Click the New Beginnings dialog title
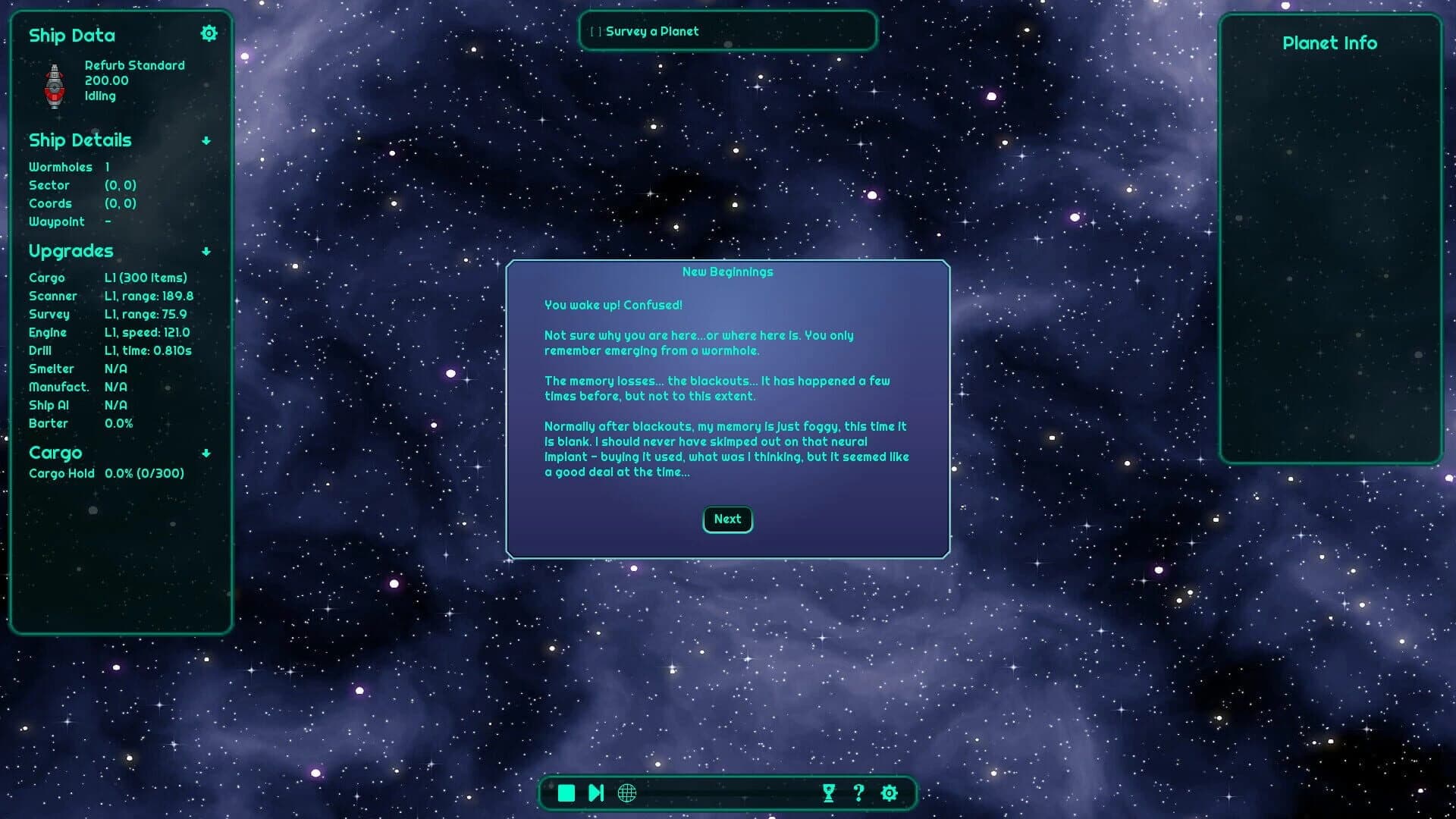This screenshot has width=1456, height=819. 727,271
